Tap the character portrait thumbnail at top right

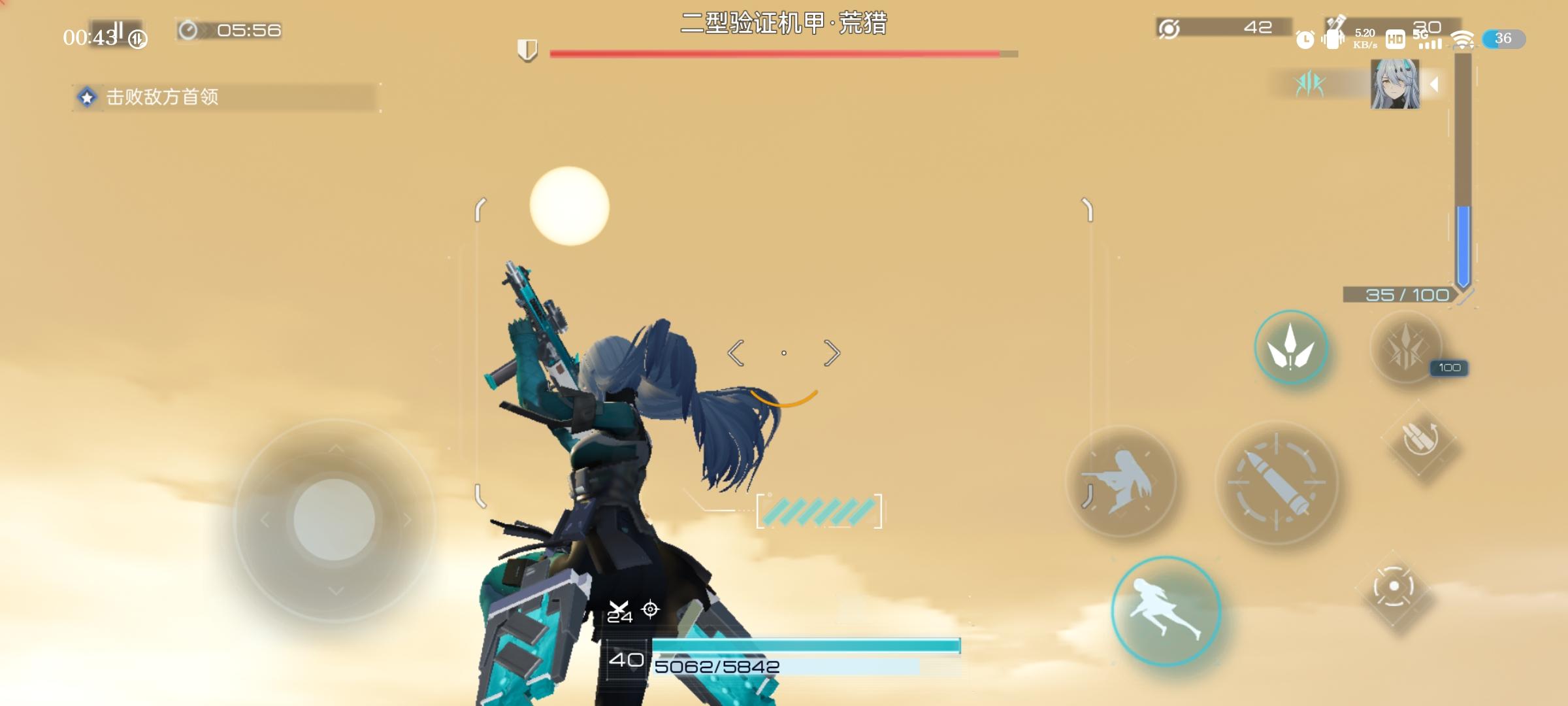[x=1395, y=86]
